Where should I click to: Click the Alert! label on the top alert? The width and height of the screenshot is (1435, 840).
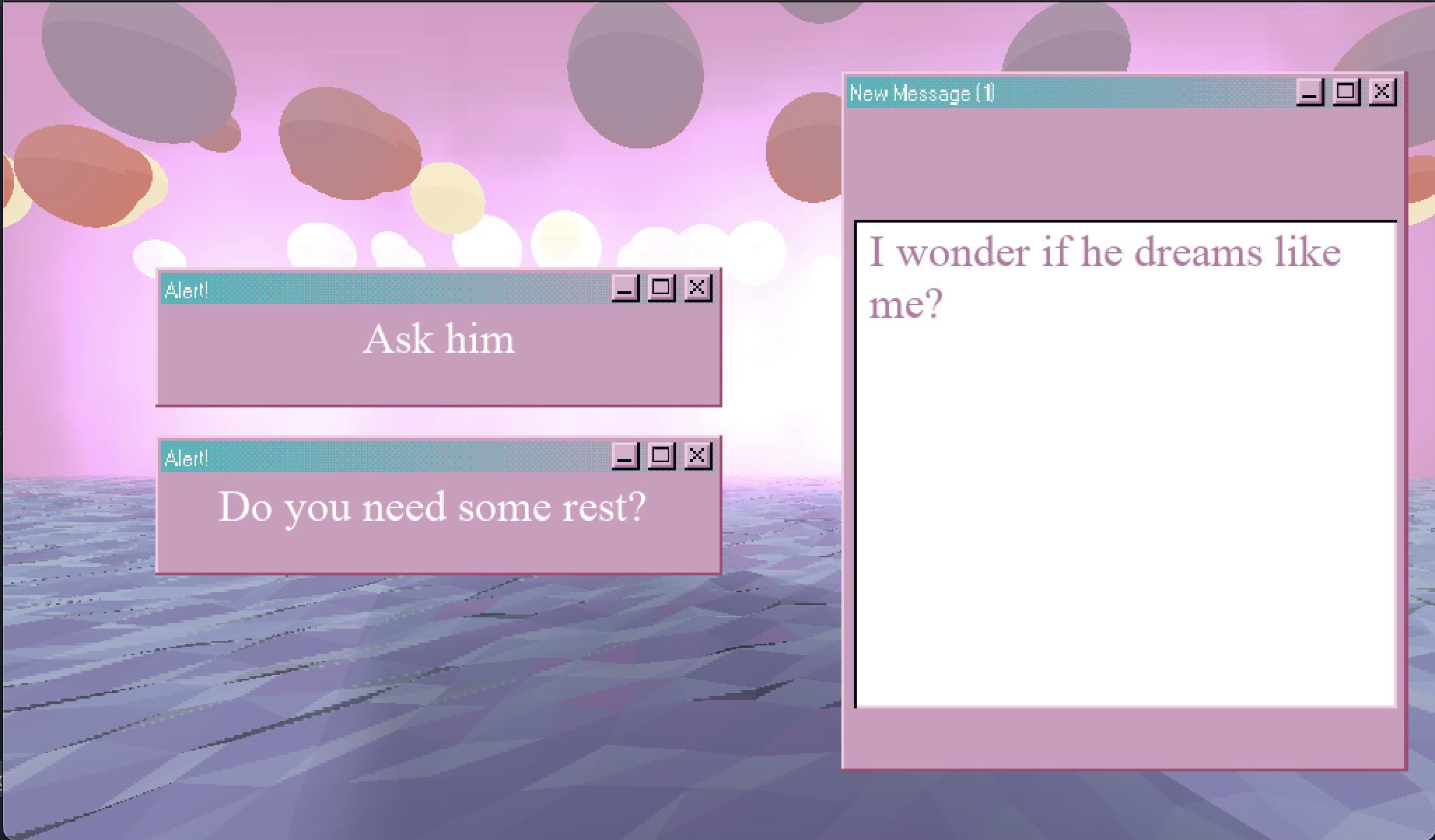click(186, 289)
